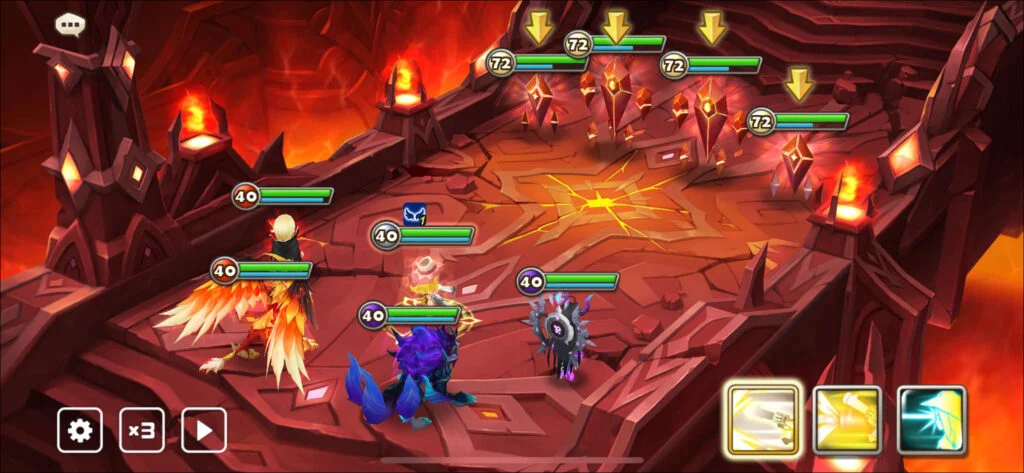Select the highlighted white gunshot skill
Viewport: 1024px width, 473px height.
[x=762, y=420]
